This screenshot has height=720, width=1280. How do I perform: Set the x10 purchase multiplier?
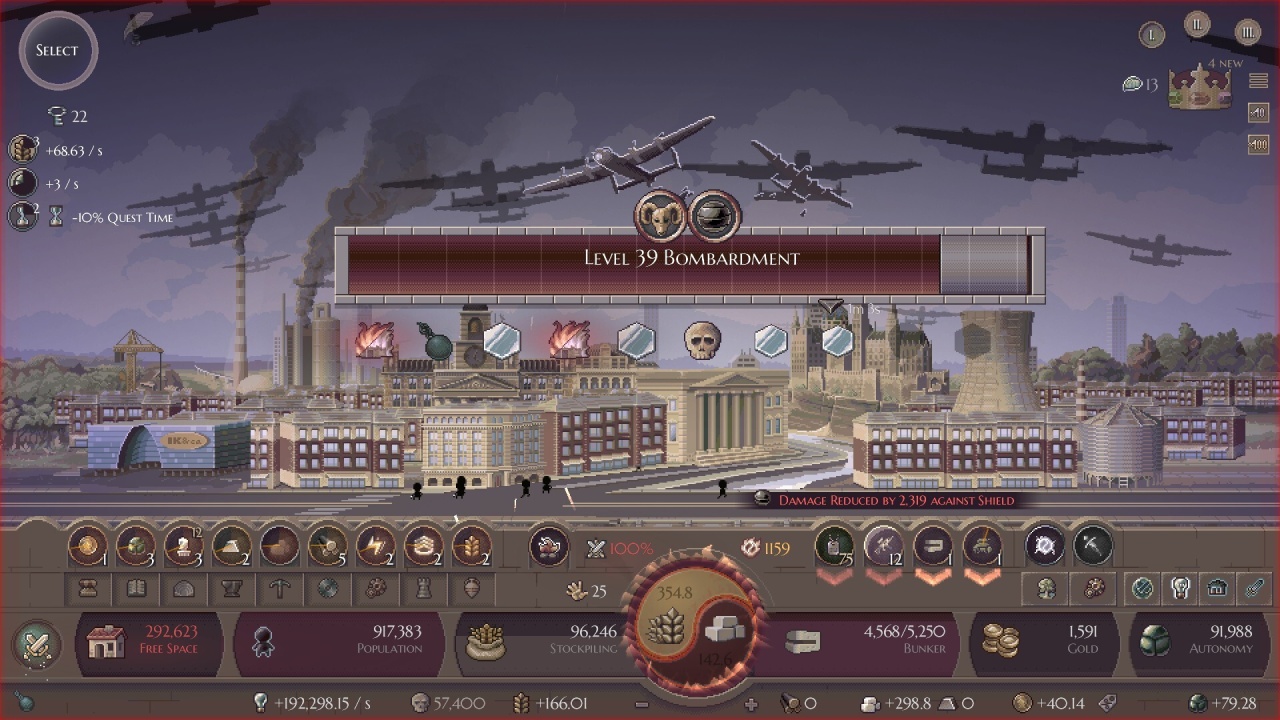pyautogui.click(x=1258, y=113)
